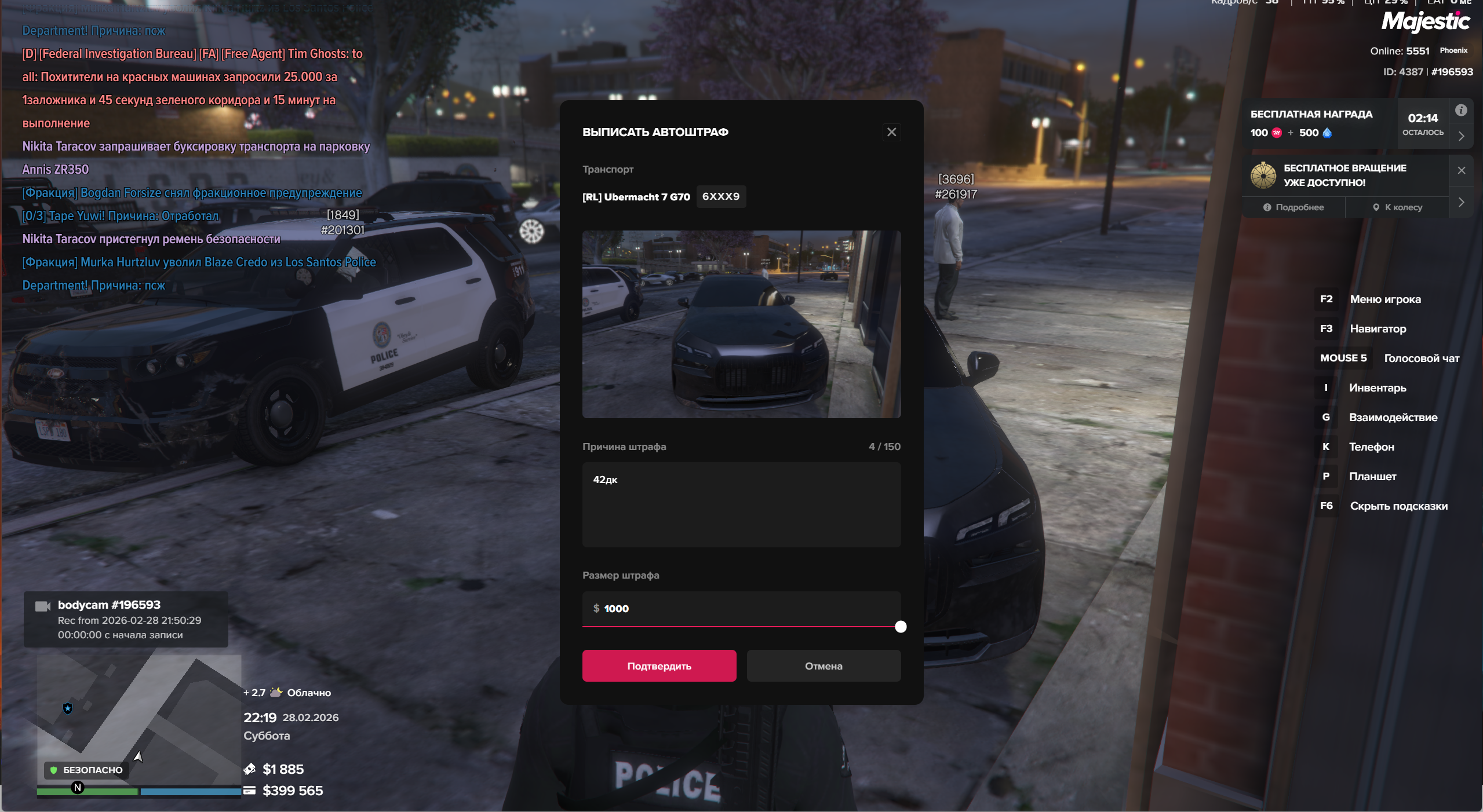The height and width of the screenshot is (812, 1483).
Task: Click the fine amount slider handle
Action: pyautogui.click(x=900, y=627)
